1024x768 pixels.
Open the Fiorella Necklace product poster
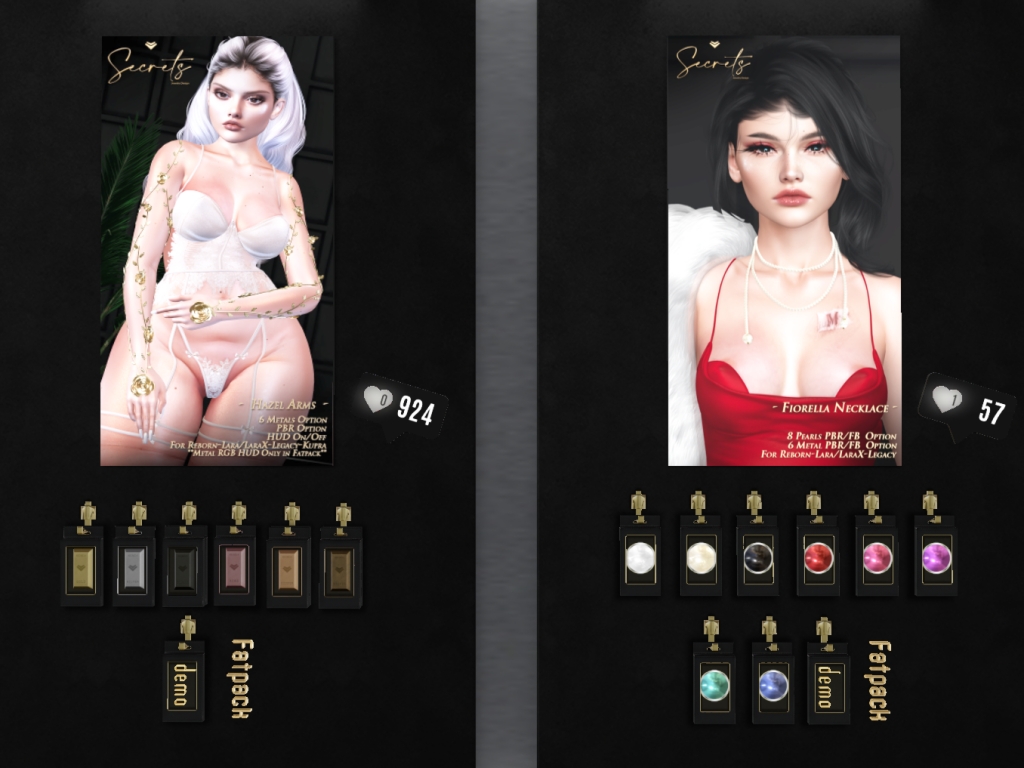[x=784, y=250]
